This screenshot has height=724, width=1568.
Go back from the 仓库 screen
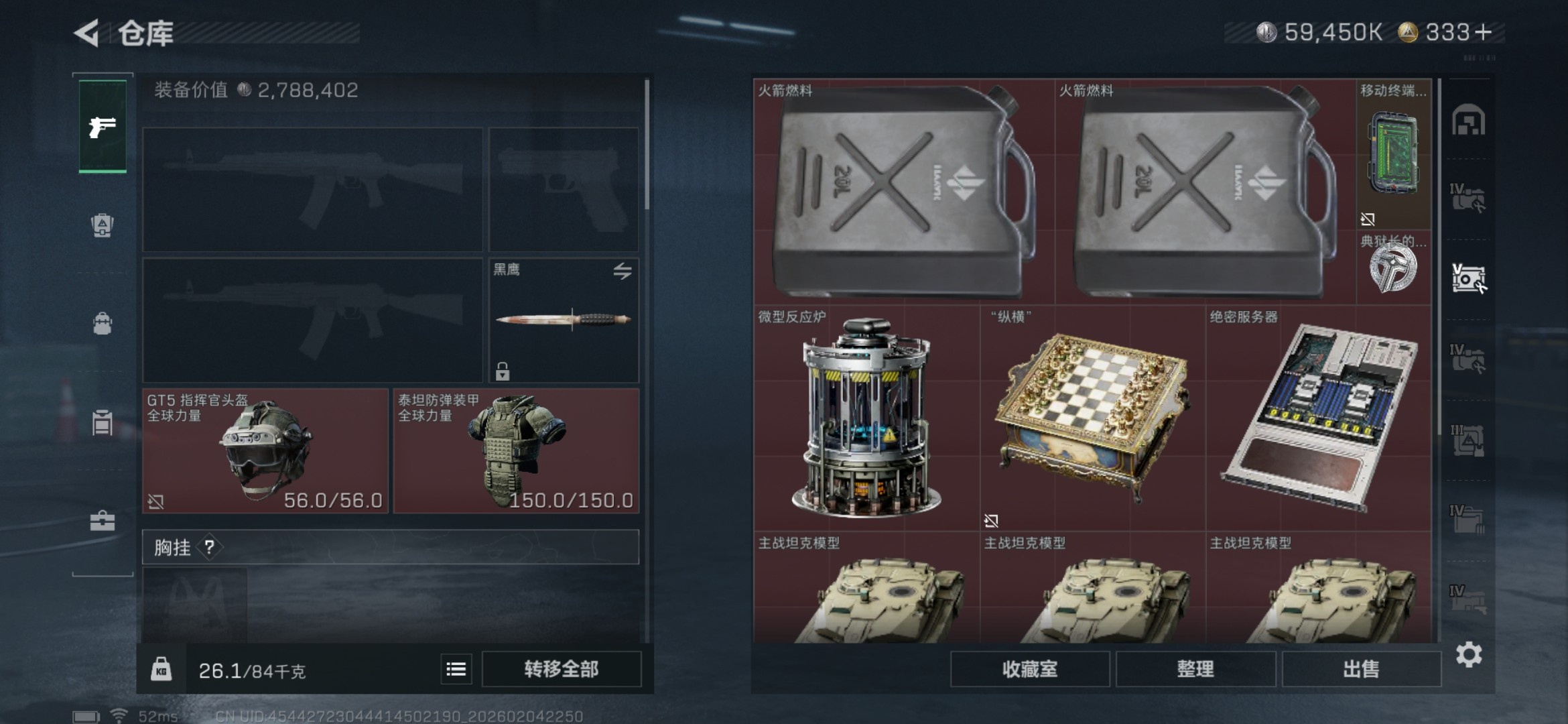[88, 33]
